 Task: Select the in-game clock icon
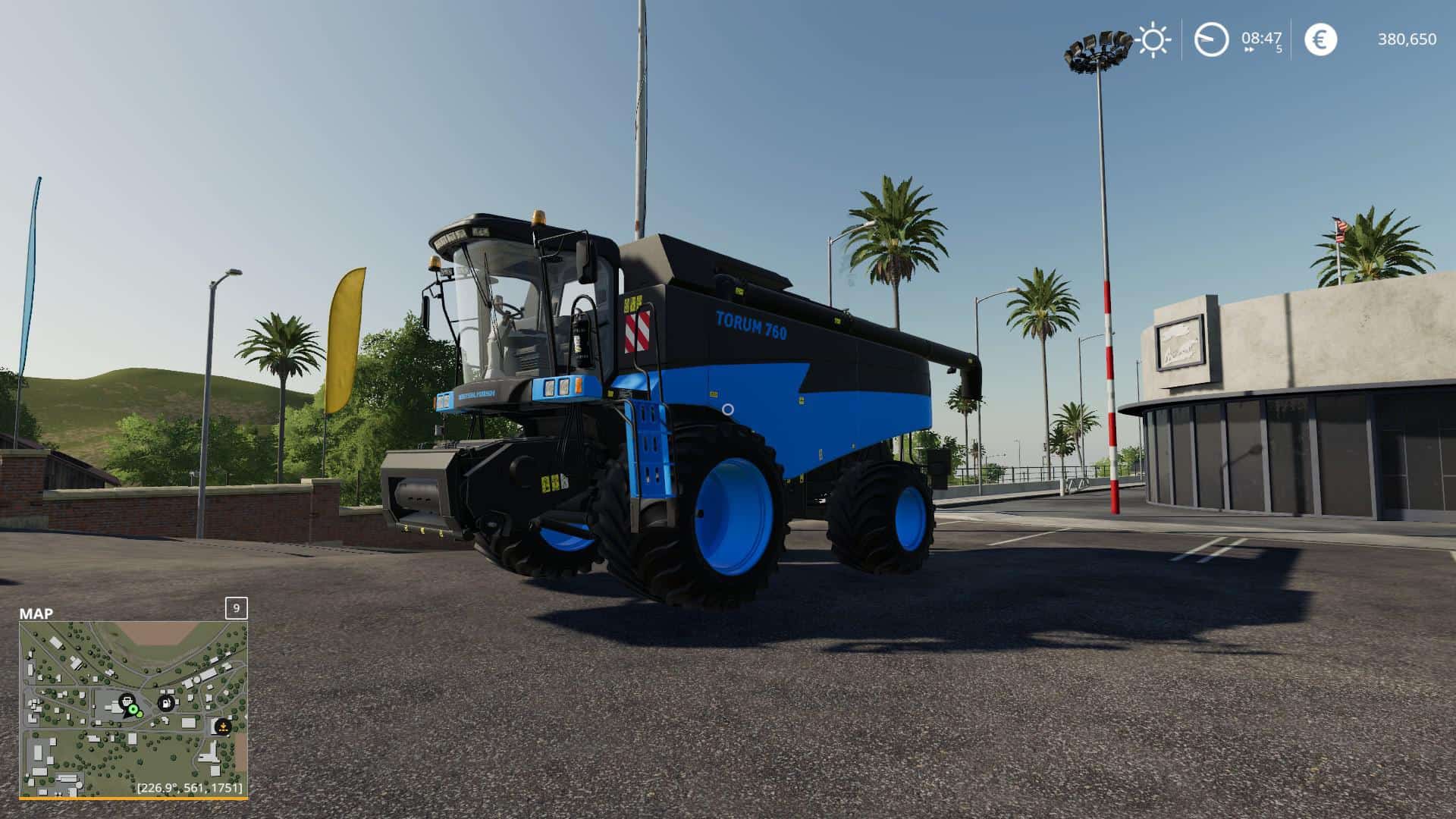[x=1211, y=39]
